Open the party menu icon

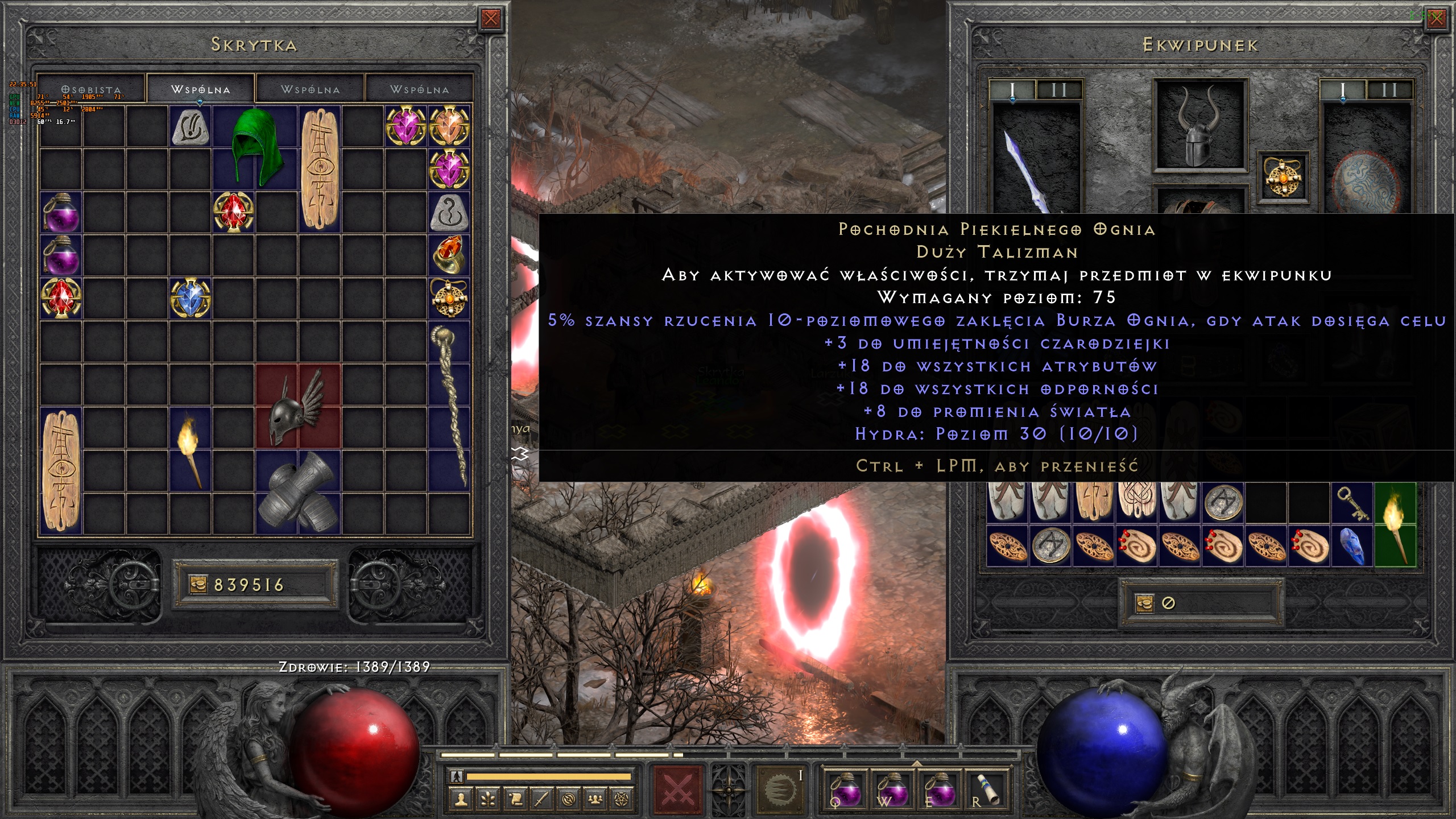[x=595, y=800]
